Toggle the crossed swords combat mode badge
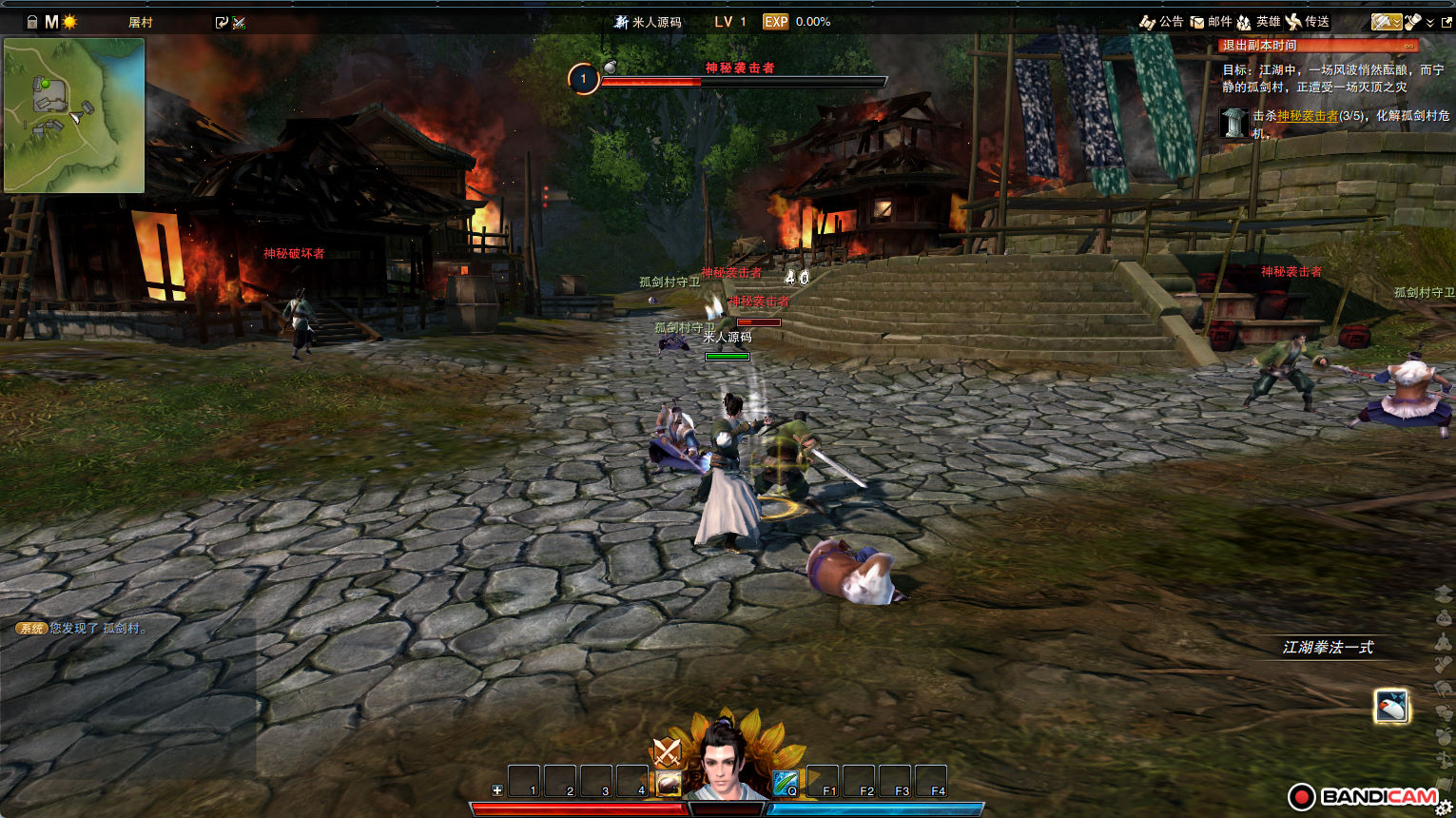This screenshot has width=1456, height=818. pyautogui.click(x=668, y=752)
